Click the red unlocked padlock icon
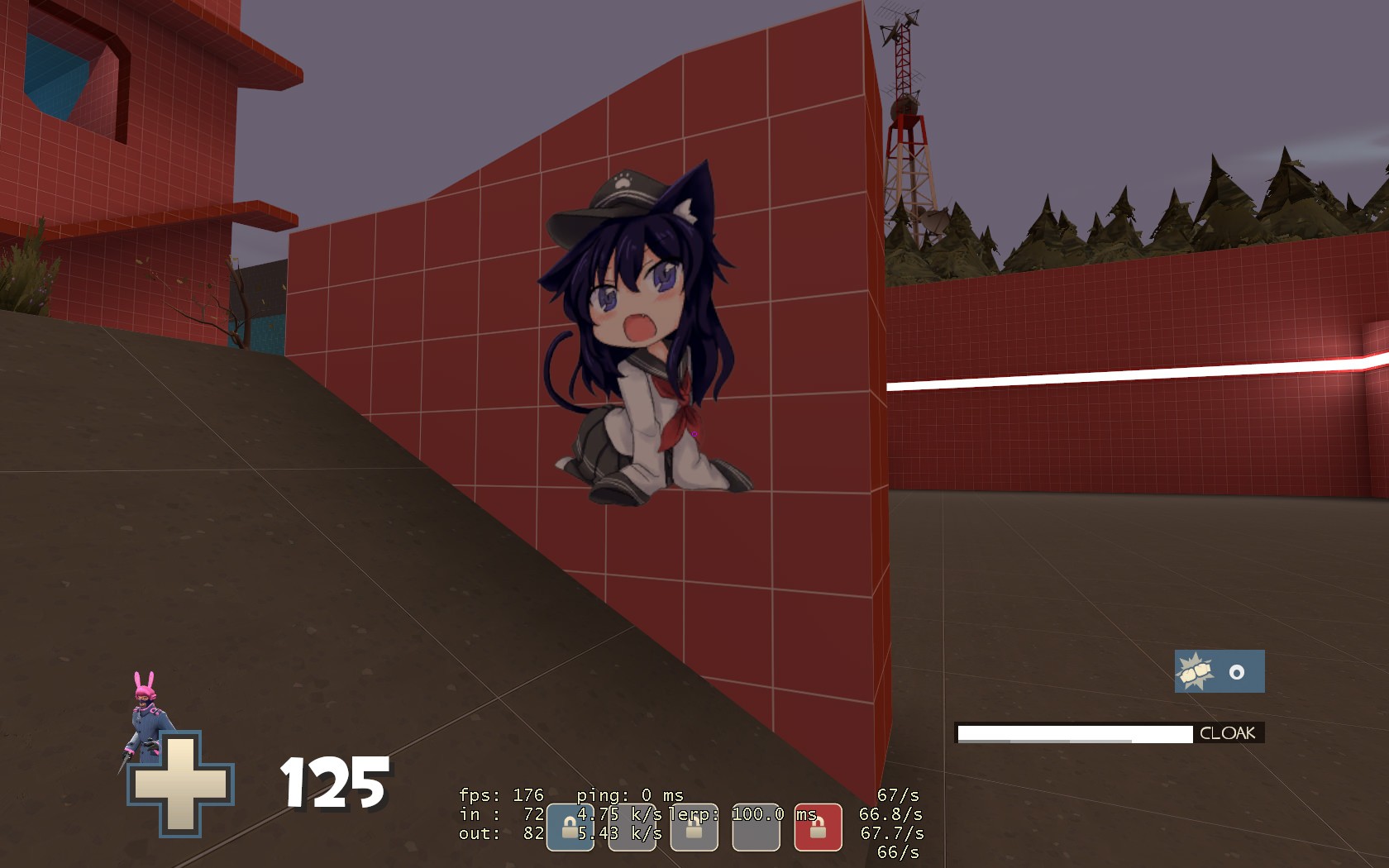Viewport: 1389px width, 868px height. point(819,826)
